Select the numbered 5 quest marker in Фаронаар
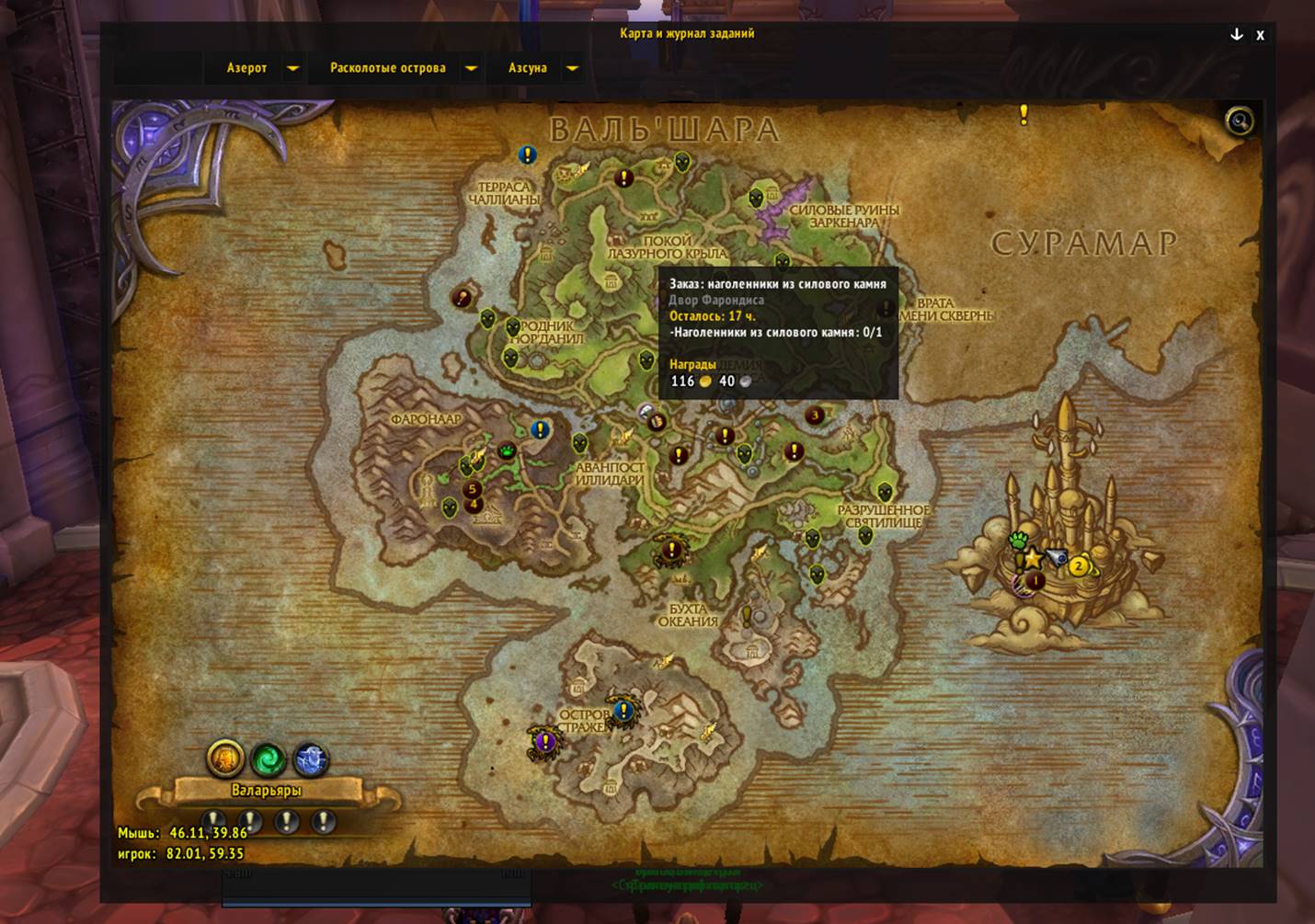The width and height of the screenshot is (1315, 924). click(x=473, y=489)
